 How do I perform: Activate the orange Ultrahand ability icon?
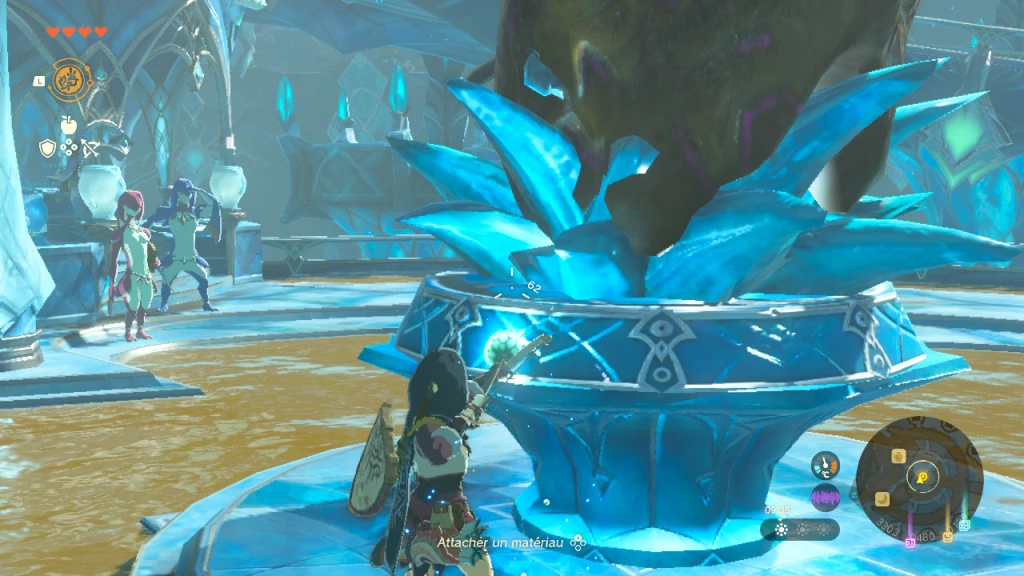(x=69, y=79)
